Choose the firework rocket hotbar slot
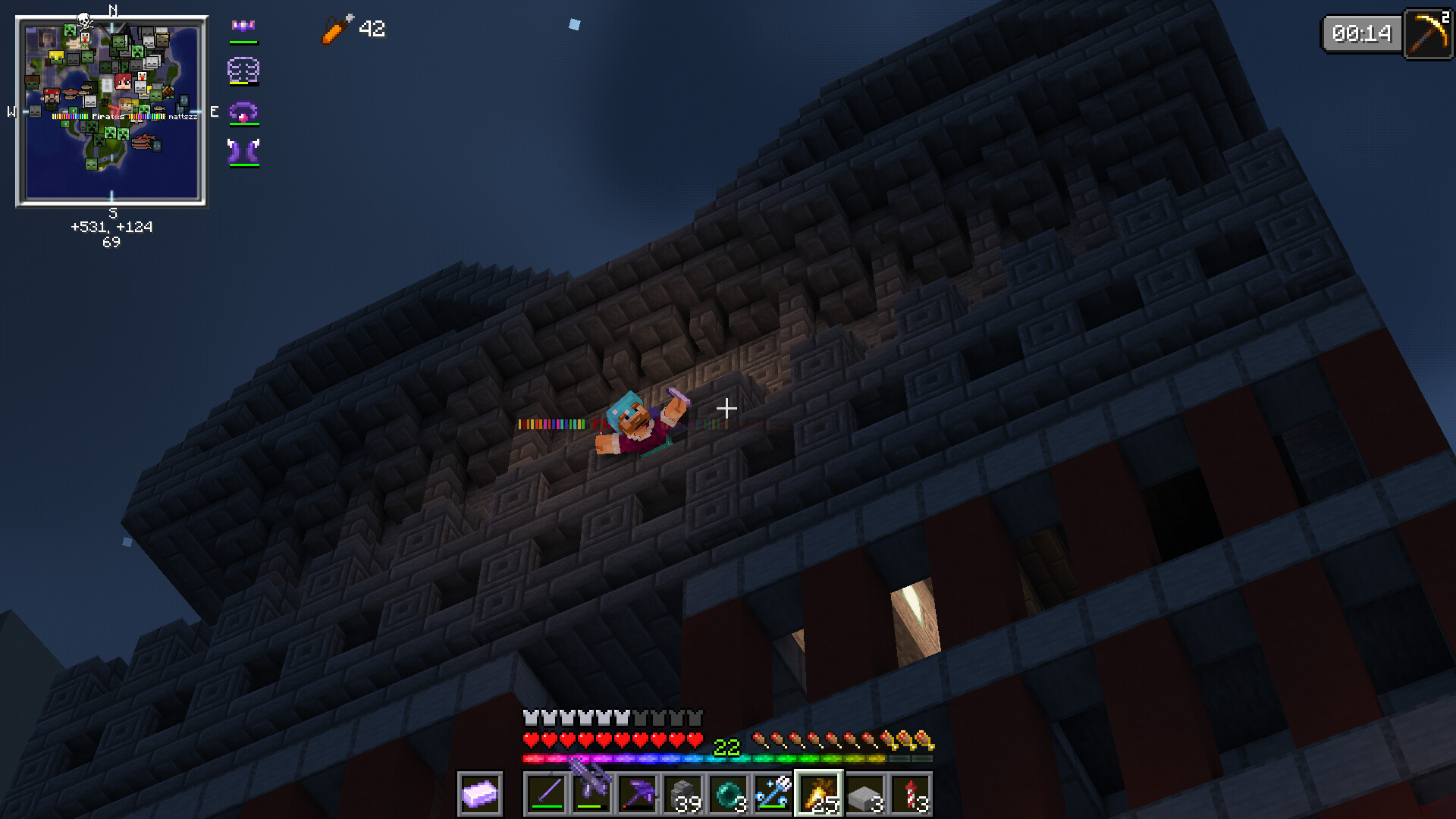Screen dimensions: 1456x819 pyautogui.click(x=910, y=794)
